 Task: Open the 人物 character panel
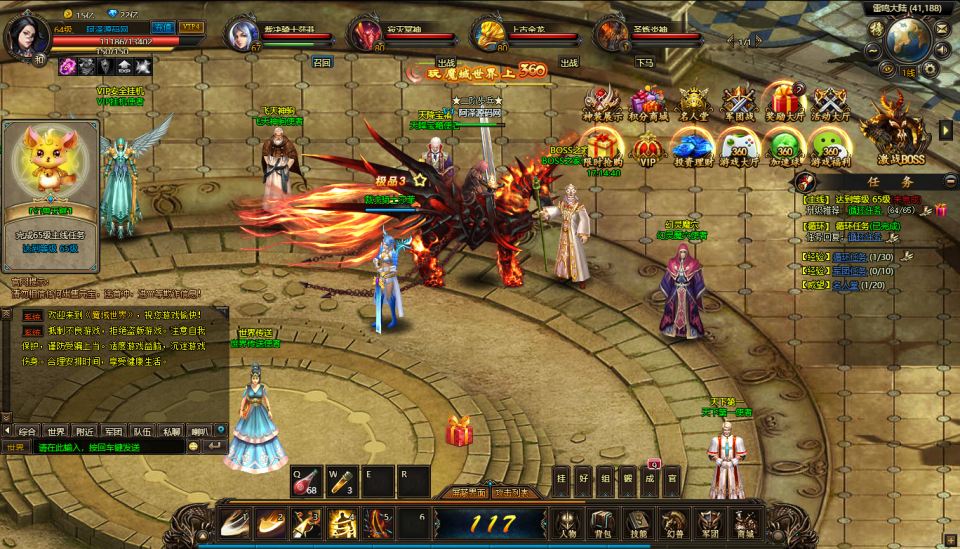(568, 522)
